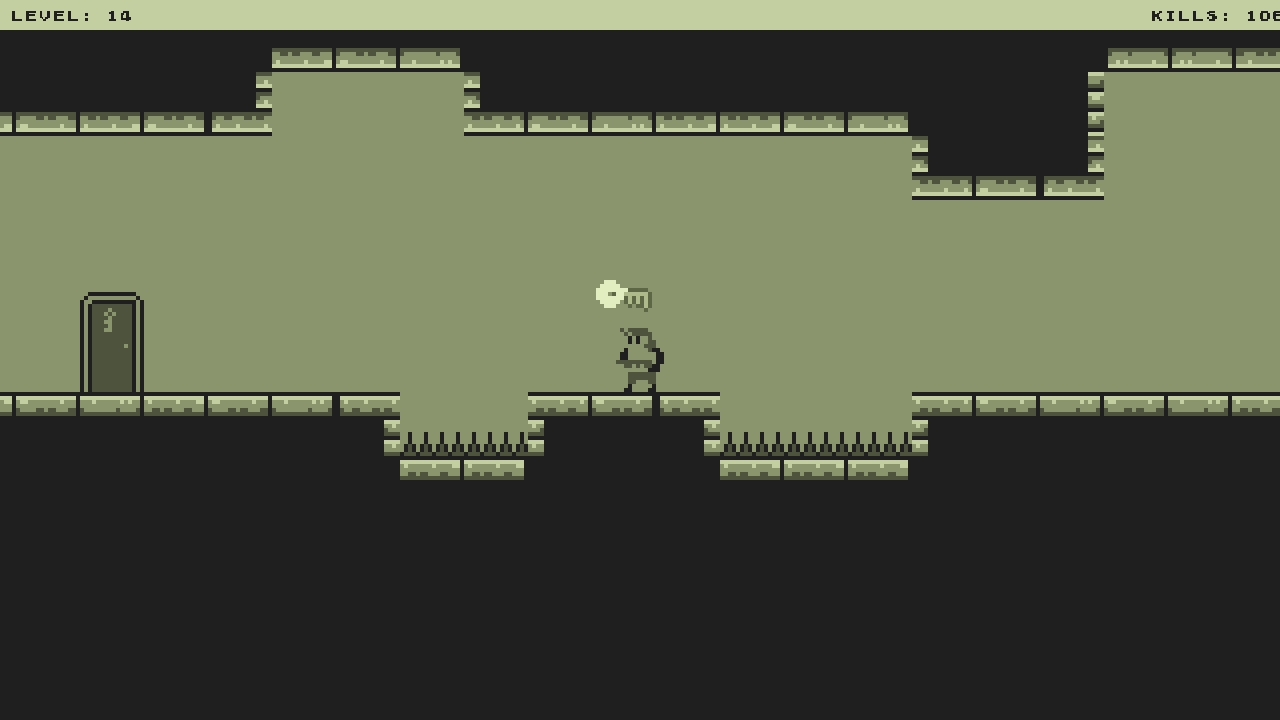
Task: Click the LEVEL: 14 HUD counter
Action: point(70,15)
